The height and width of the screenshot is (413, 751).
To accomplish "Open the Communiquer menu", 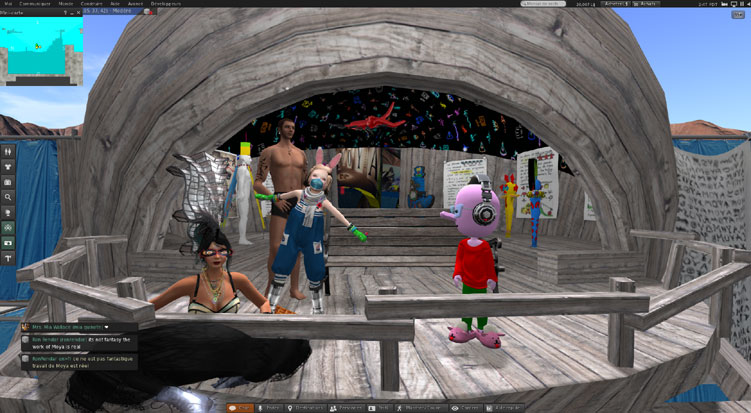I will click(34, 4).
